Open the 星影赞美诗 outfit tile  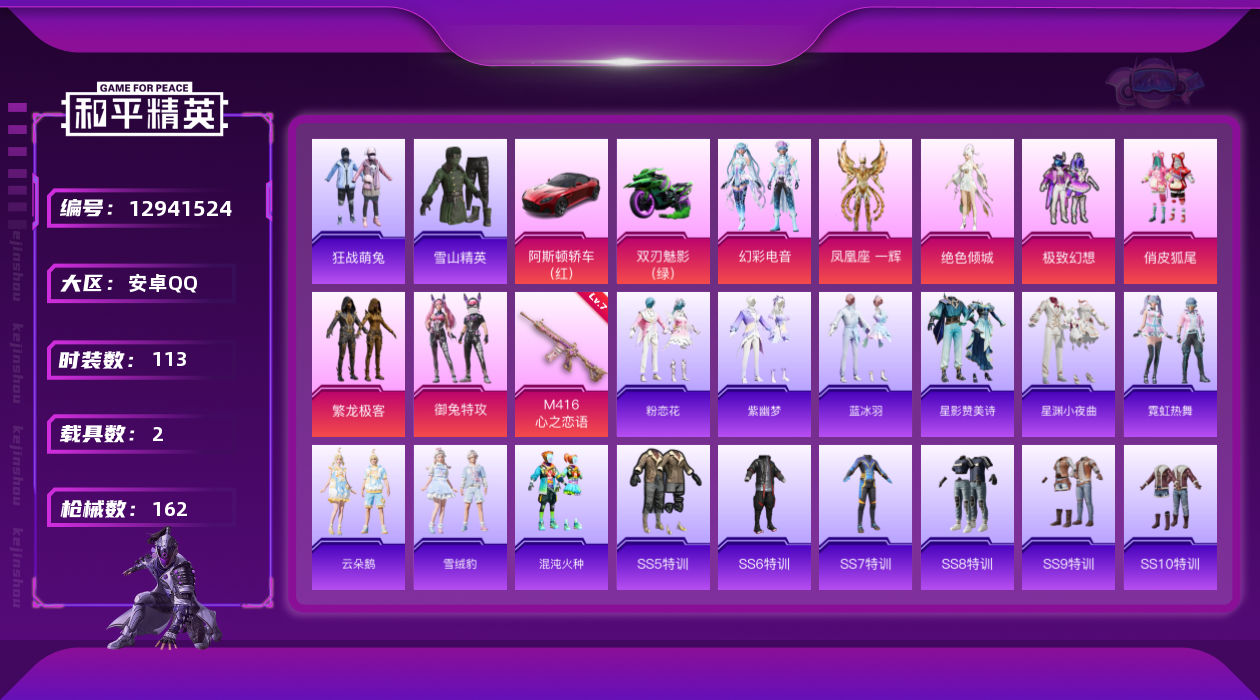pos(967,364)
